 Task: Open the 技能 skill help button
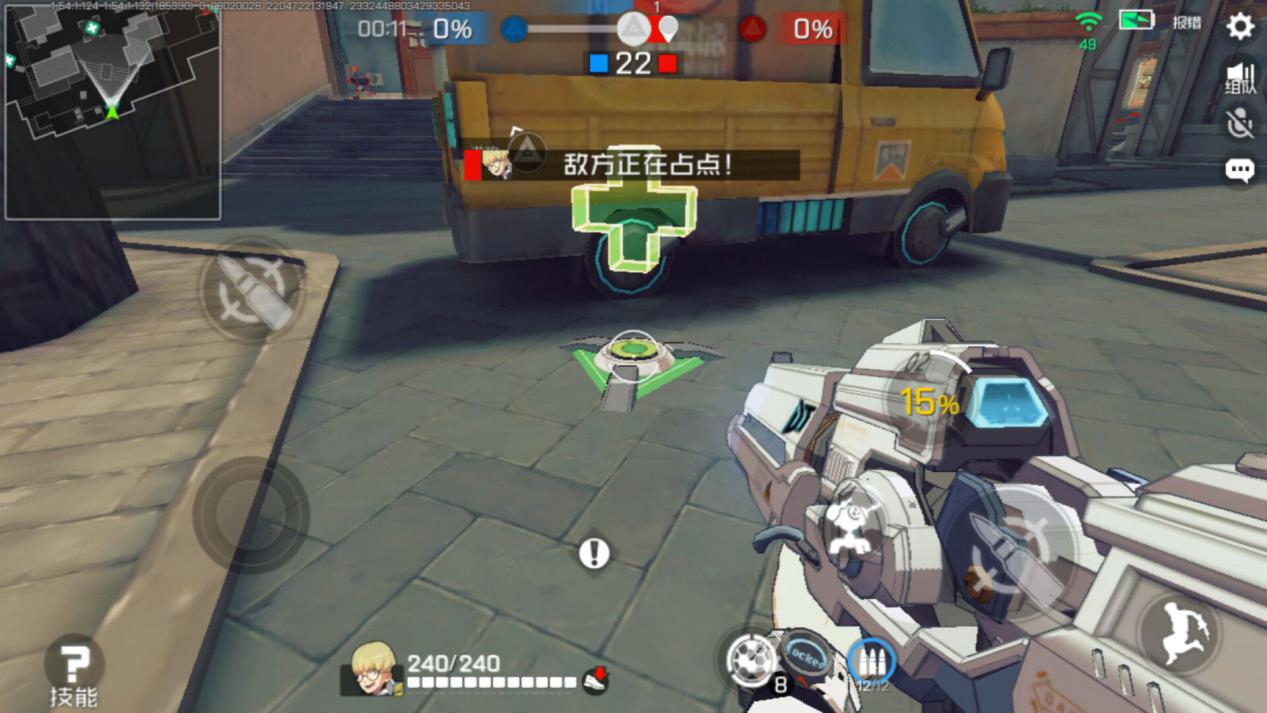[74, 664]
